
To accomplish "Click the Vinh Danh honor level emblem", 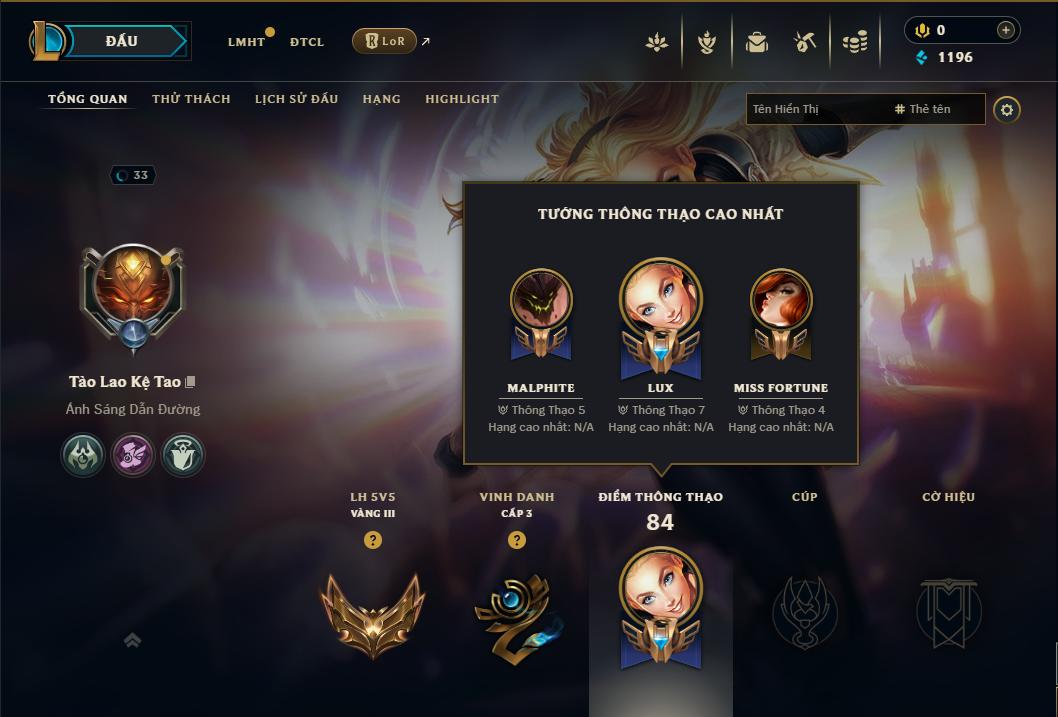I will 516,612.
